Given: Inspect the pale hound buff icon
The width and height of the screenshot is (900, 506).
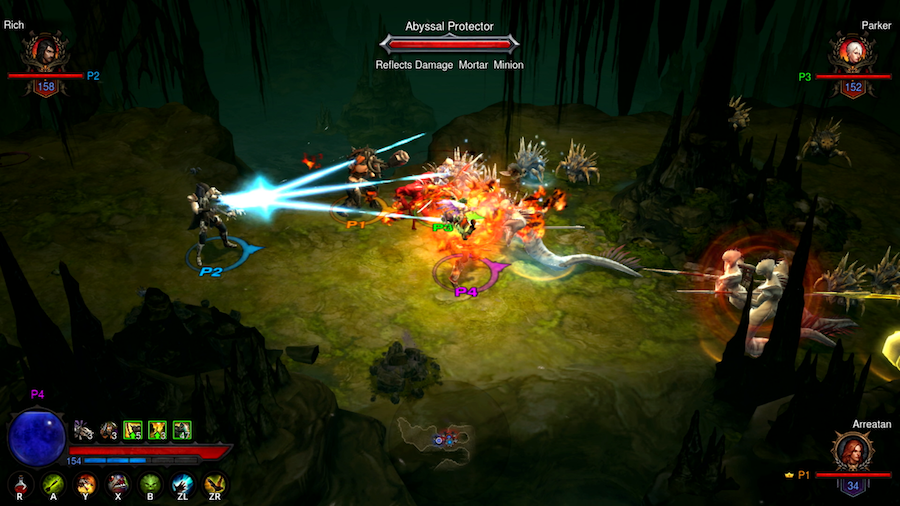Looking at the screenshot, I should point(83,430).
